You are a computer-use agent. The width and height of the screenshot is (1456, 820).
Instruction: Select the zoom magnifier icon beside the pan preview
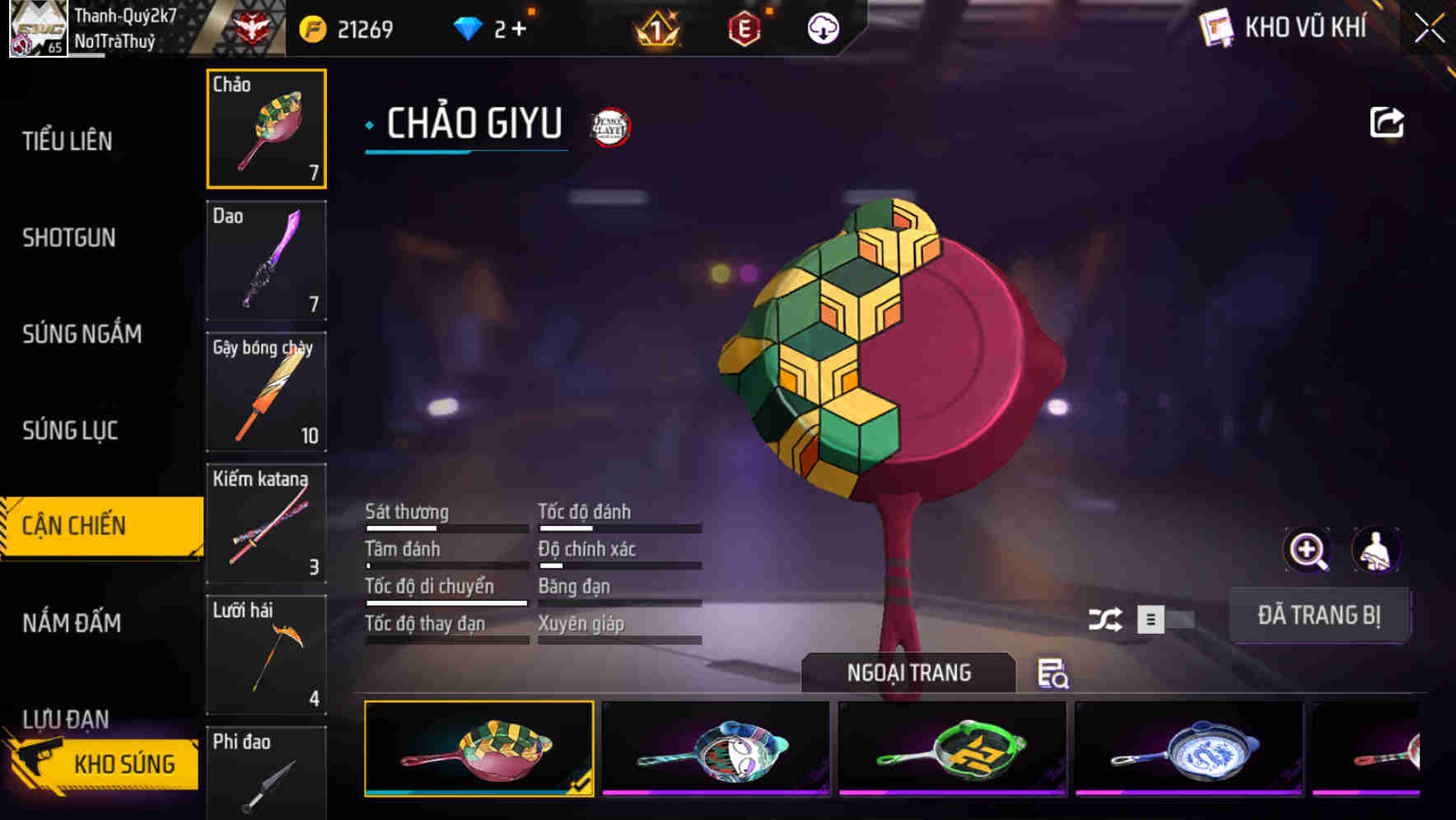[x=1307, y=549]
